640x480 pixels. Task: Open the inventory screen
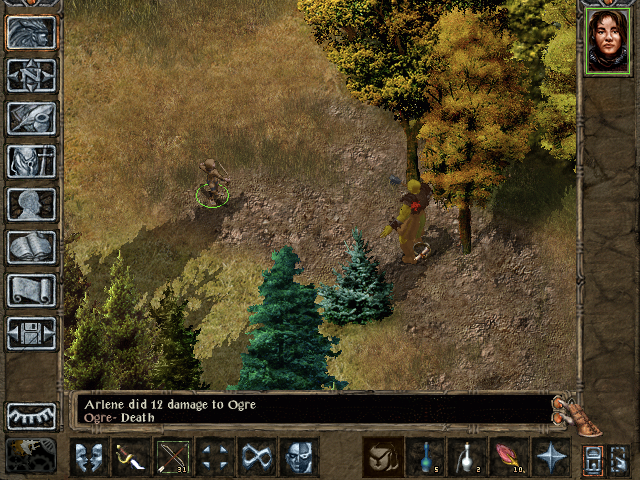coord(32,161)
